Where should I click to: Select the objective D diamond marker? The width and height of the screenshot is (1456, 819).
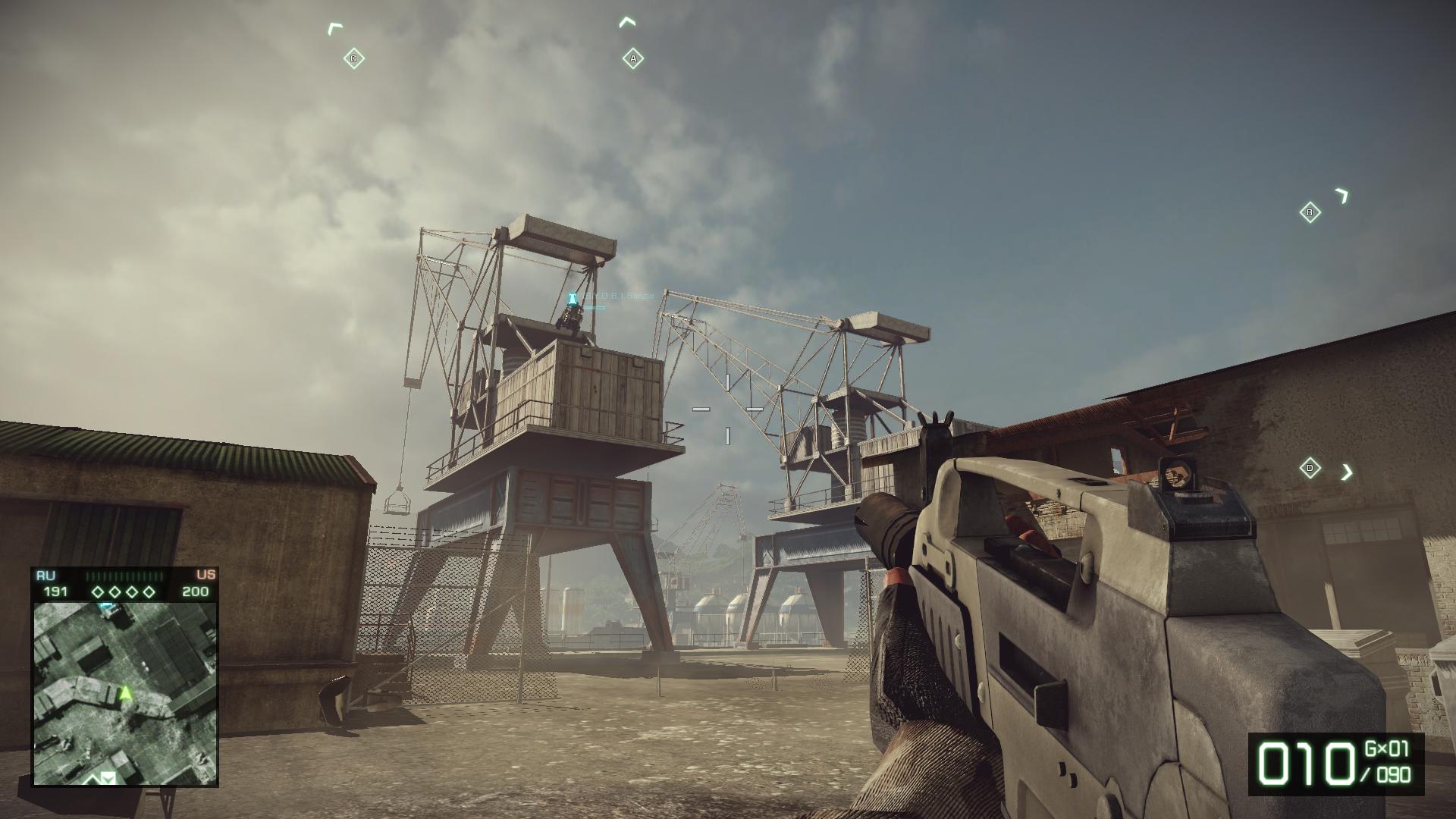[x=1310, y=468]
